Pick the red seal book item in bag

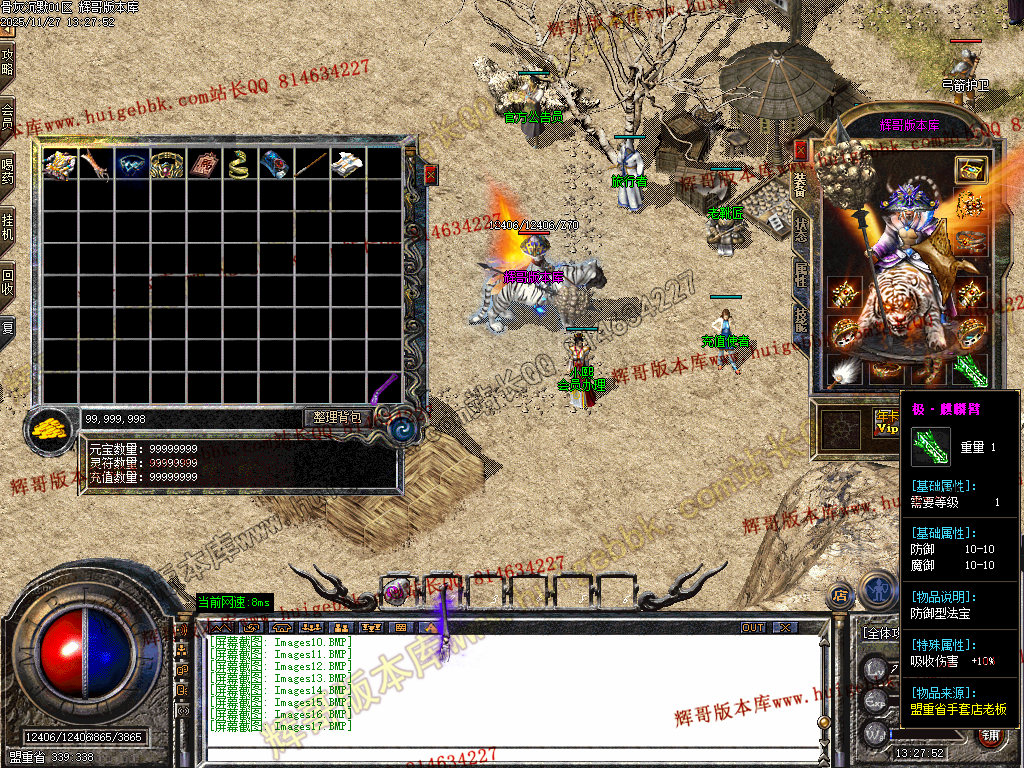point(203,164)
